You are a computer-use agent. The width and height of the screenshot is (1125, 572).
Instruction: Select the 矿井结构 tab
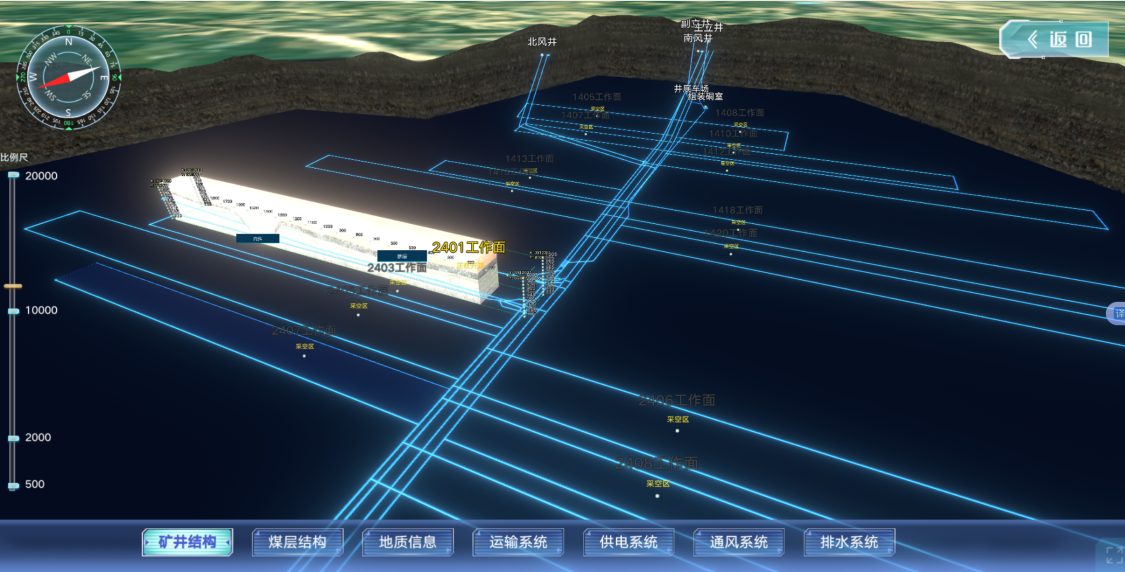187,542
